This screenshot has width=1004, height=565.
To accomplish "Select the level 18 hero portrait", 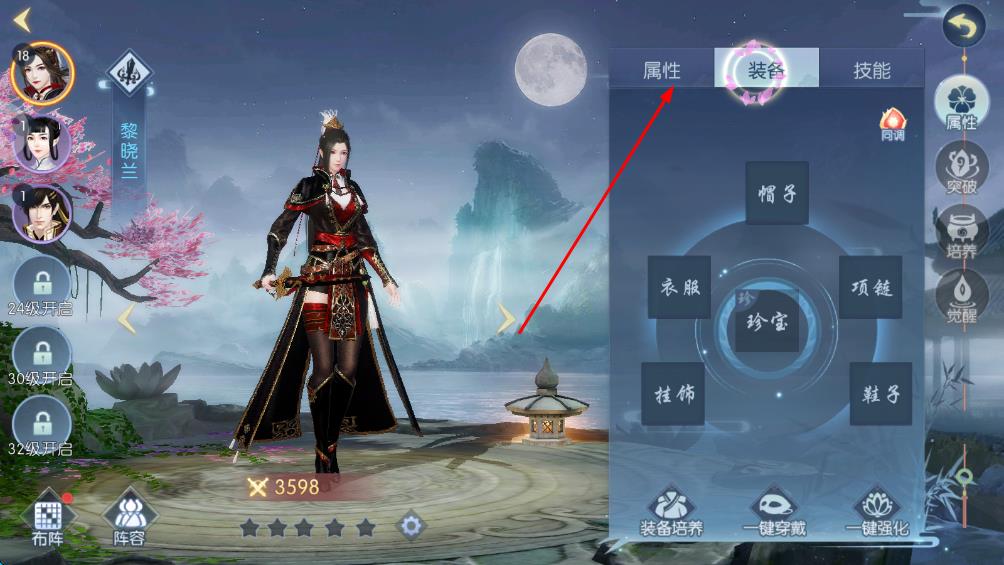I will (41, 74).
